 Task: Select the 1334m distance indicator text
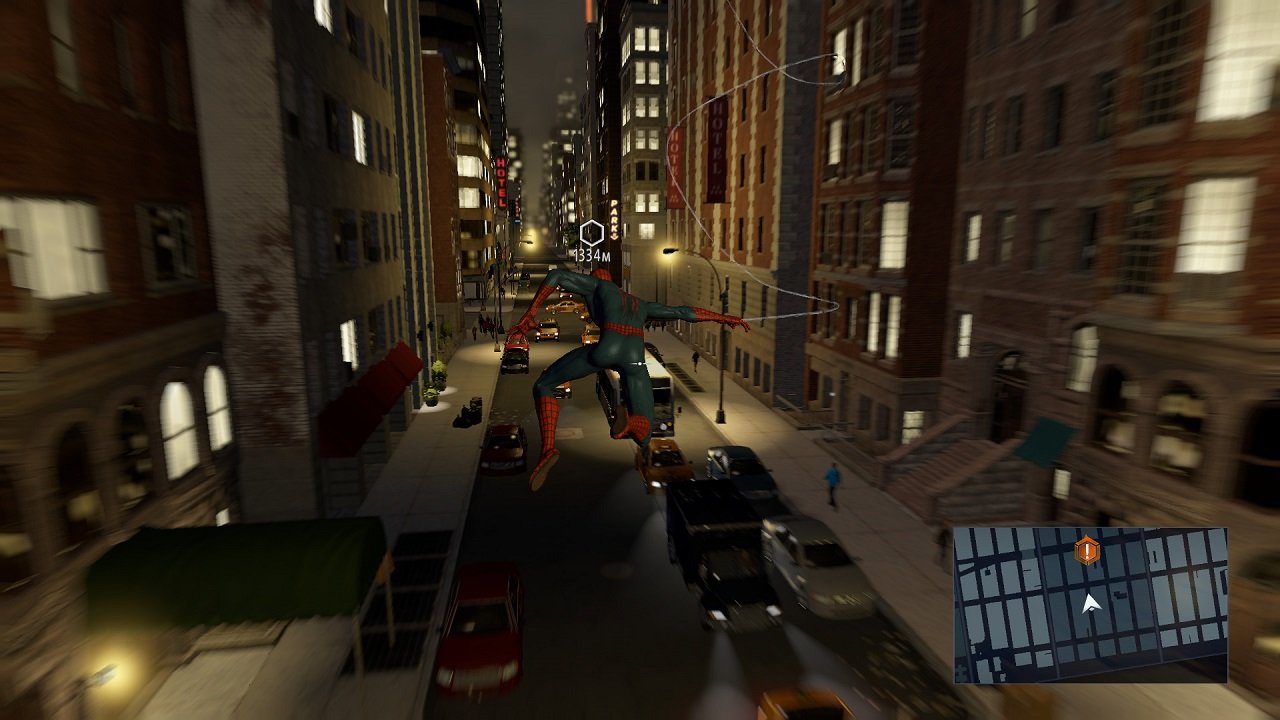tap(594, 256)
